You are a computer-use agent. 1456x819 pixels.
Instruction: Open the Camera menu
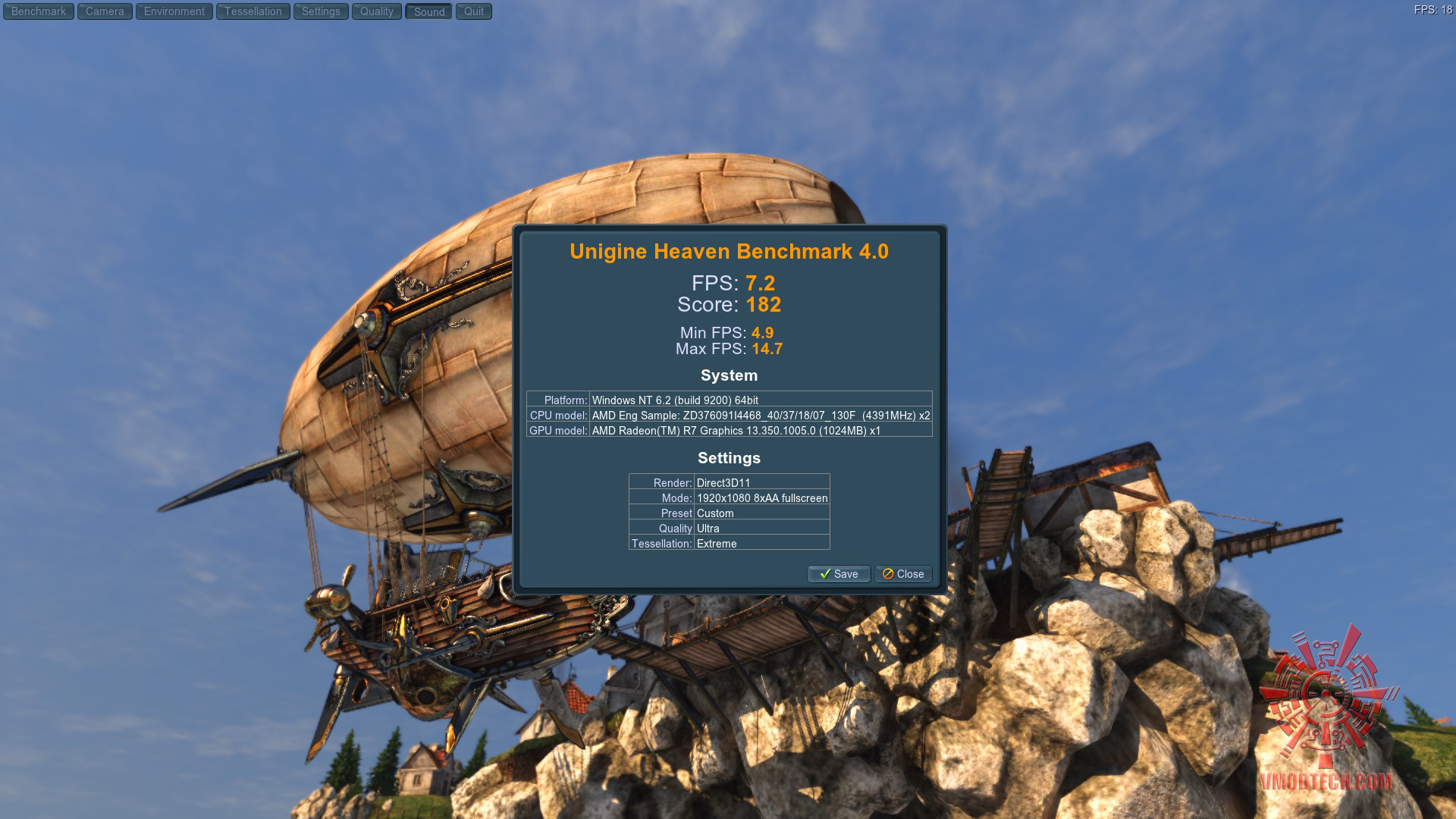(105, 11)
